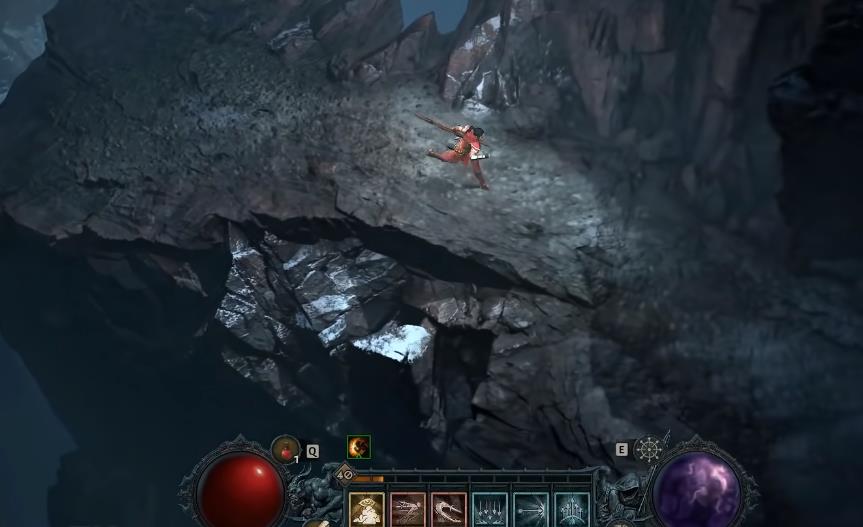
Task: Cast the teal rising spikes skill
Action: click(572, 510)
